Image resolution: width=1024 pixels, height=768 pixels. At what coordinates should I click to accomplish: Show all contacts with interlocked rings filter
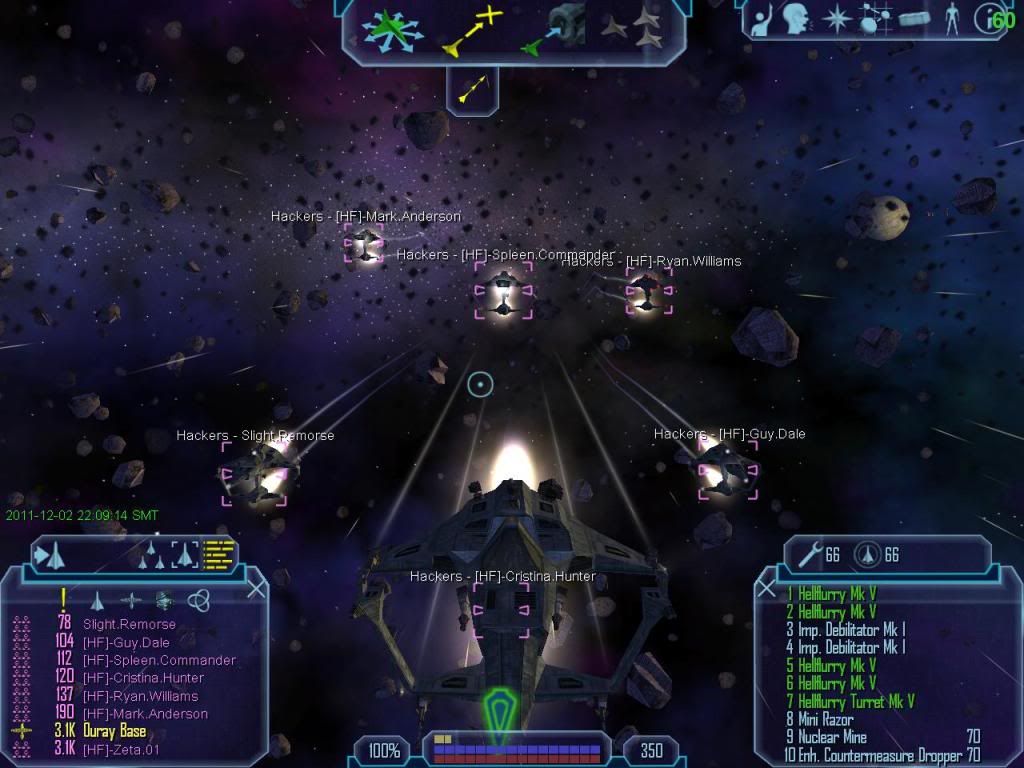199,600
